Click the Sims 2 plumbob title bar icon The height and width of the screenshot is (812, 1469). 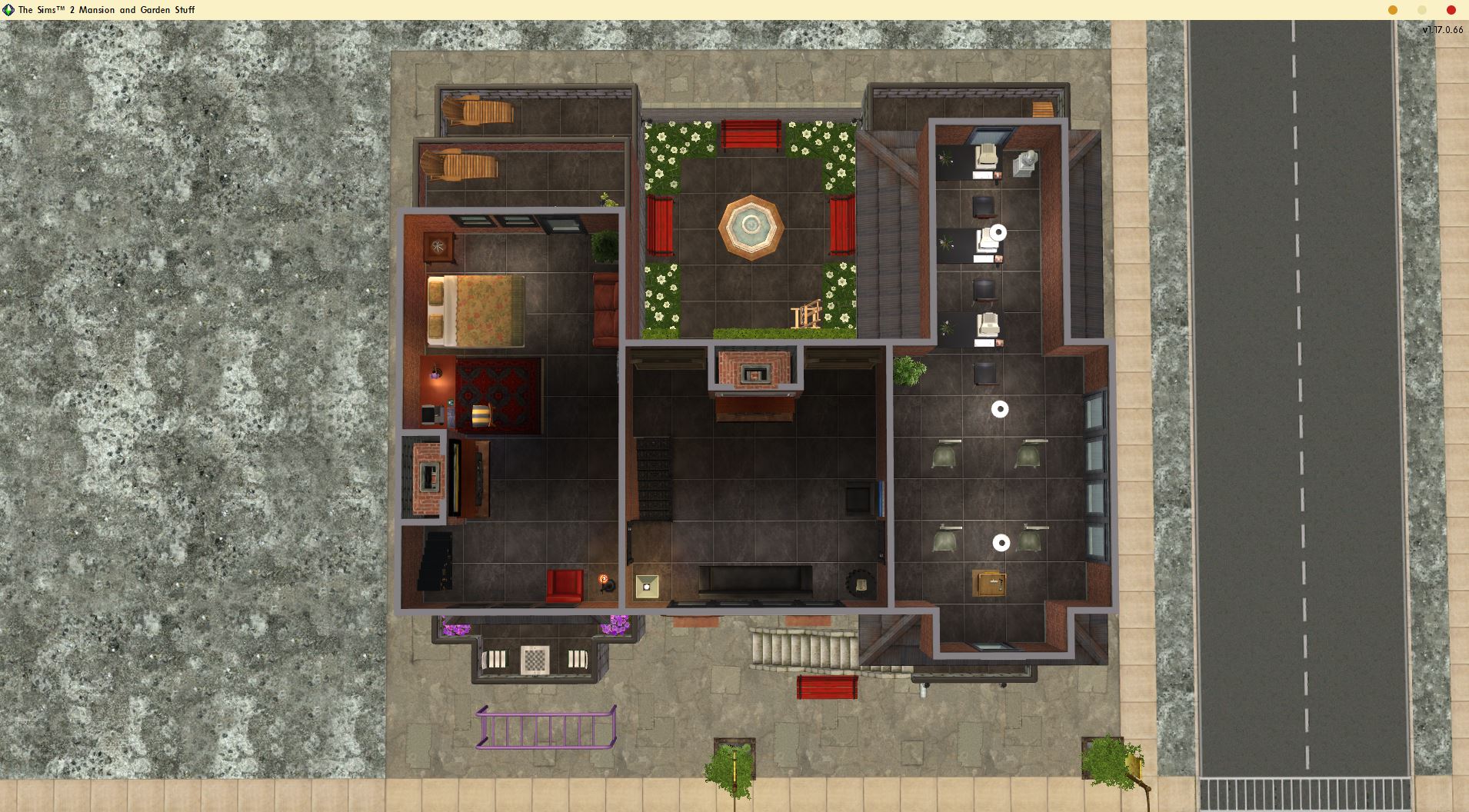[7, 10]
